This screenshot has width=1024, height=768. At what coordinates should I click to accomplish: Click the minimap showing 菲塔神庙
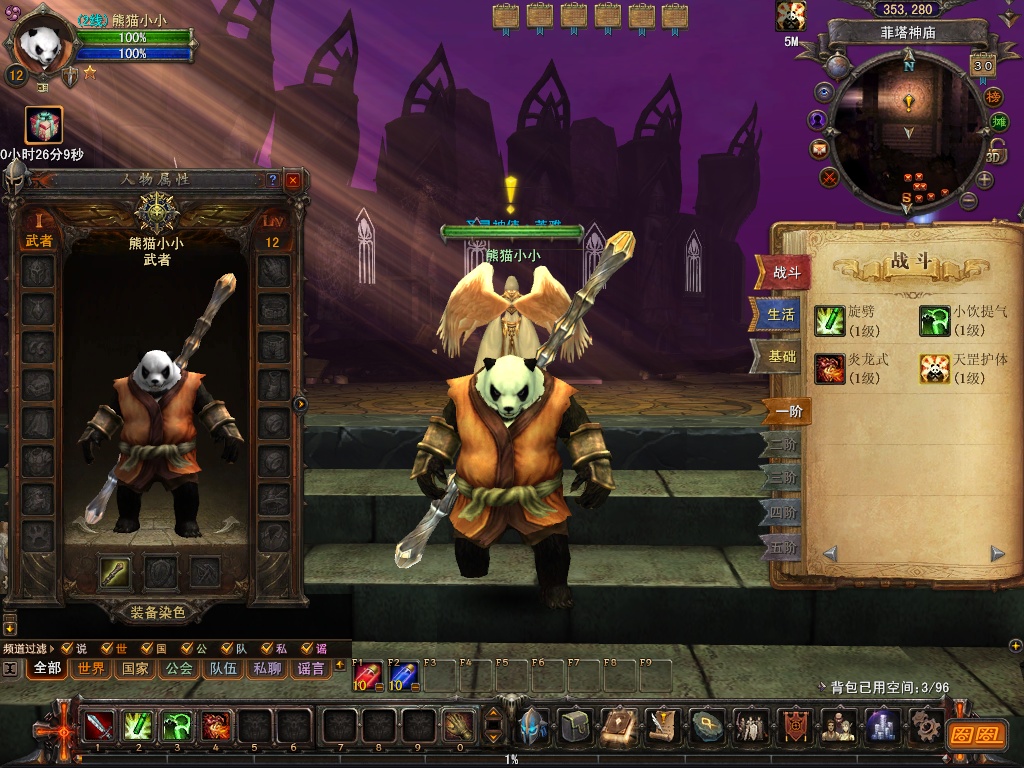pyautogui.click(x=906, y=130)
